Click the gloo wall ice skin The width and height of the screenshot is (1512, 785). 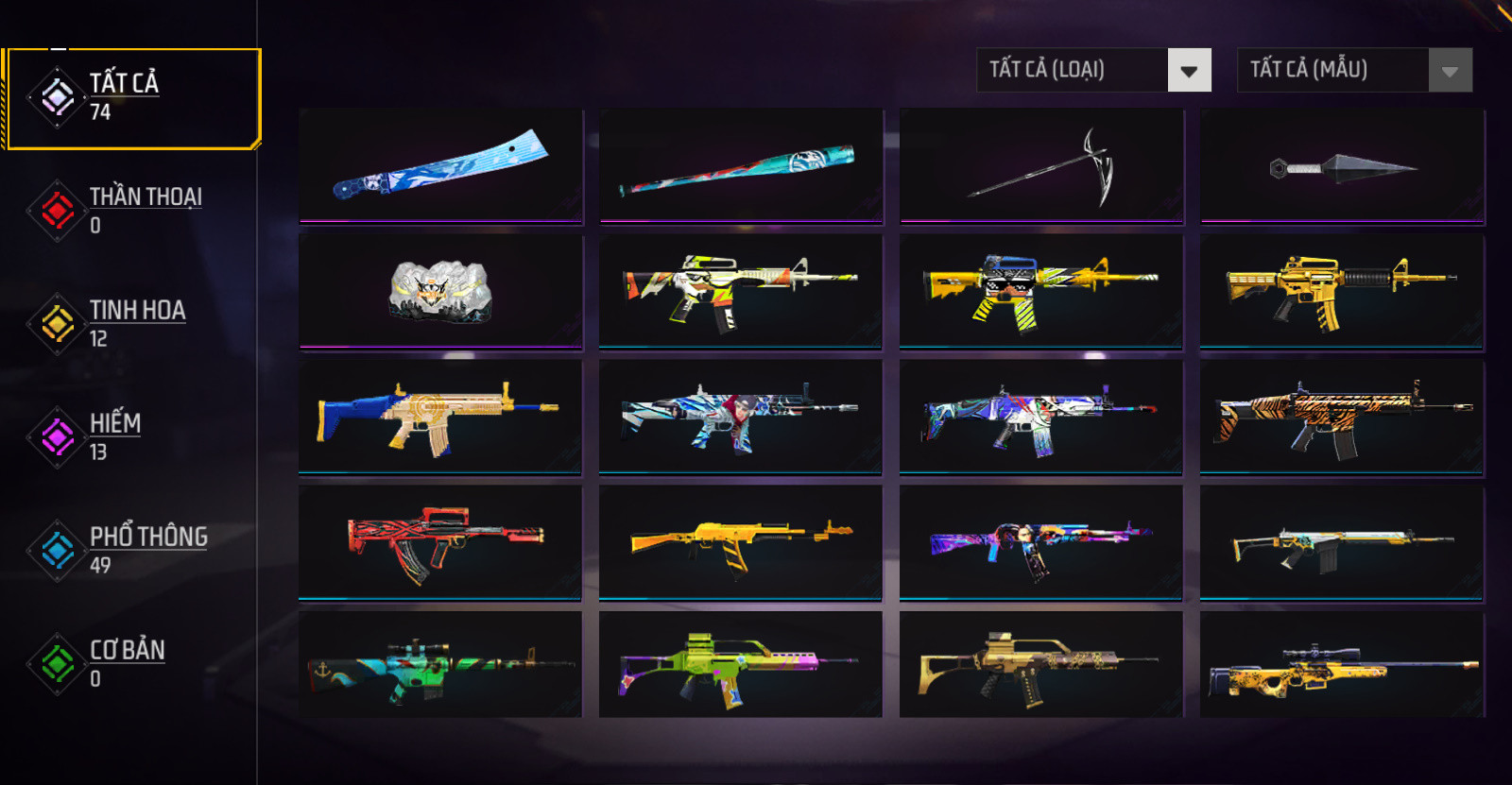(440, 291)
